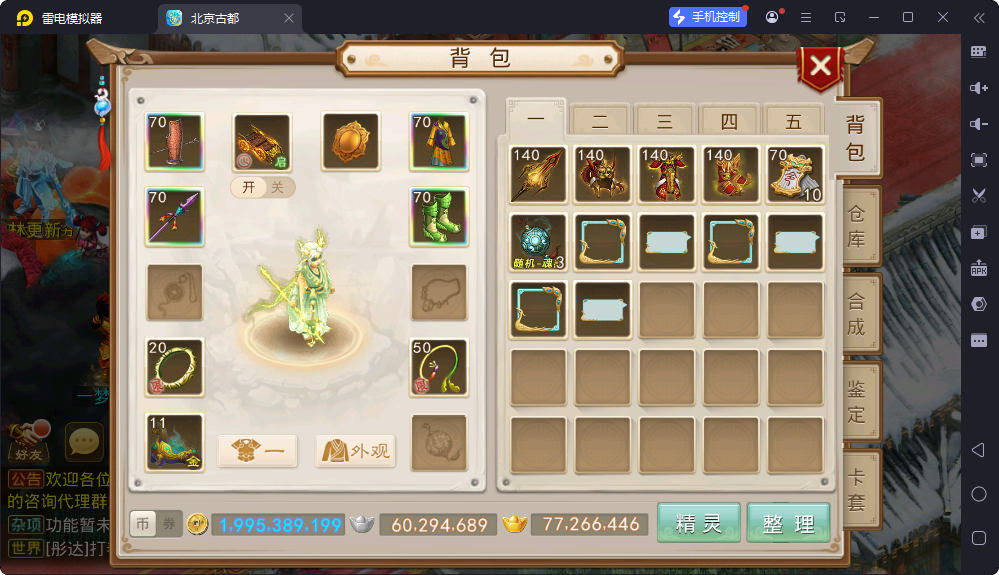Show bag page 四
This screenshot has width=999, height=575.
click(729, 121)
